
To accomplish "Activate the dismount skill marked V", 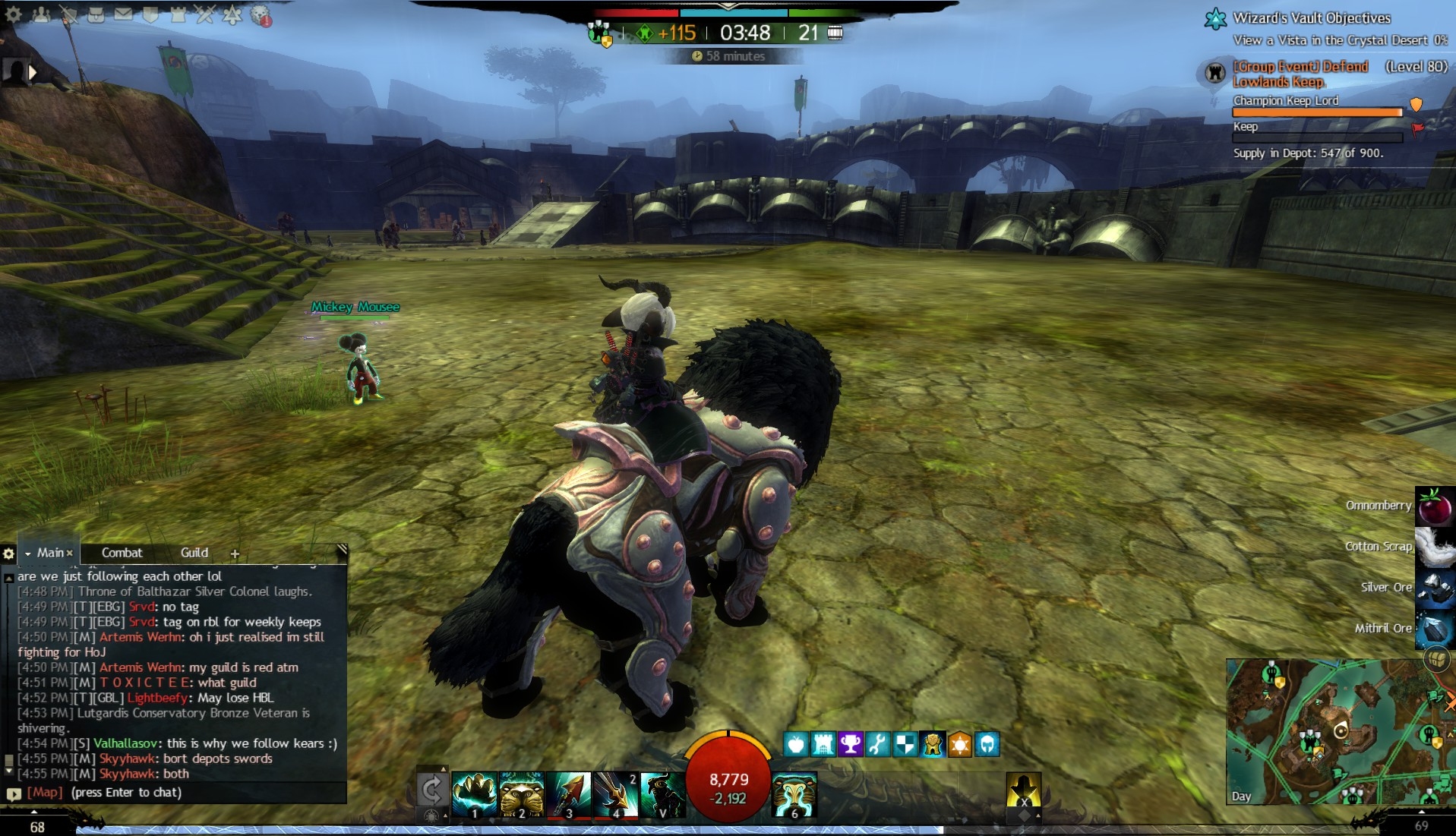I will coord(662,795).
